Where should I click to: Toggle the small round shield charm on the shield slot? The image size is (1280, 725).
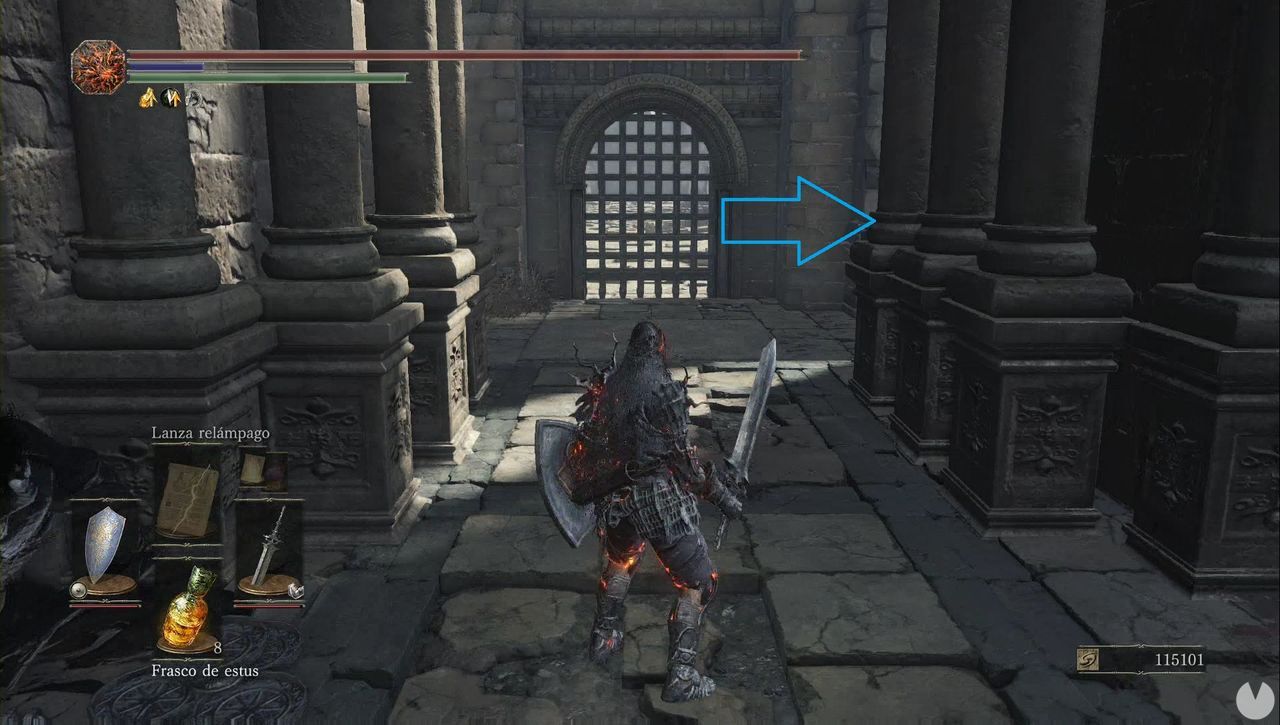coord(77,589)
